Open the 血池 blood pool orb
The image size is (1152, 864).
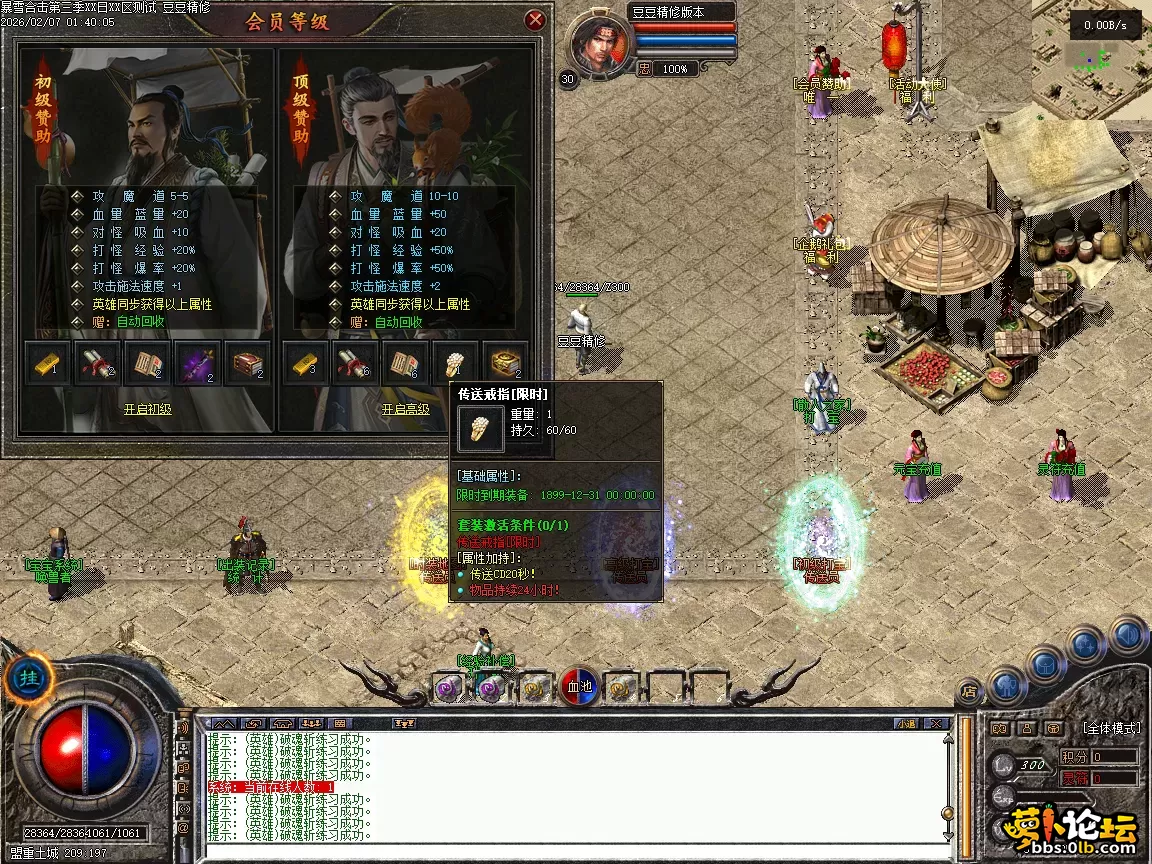point(580,687)
